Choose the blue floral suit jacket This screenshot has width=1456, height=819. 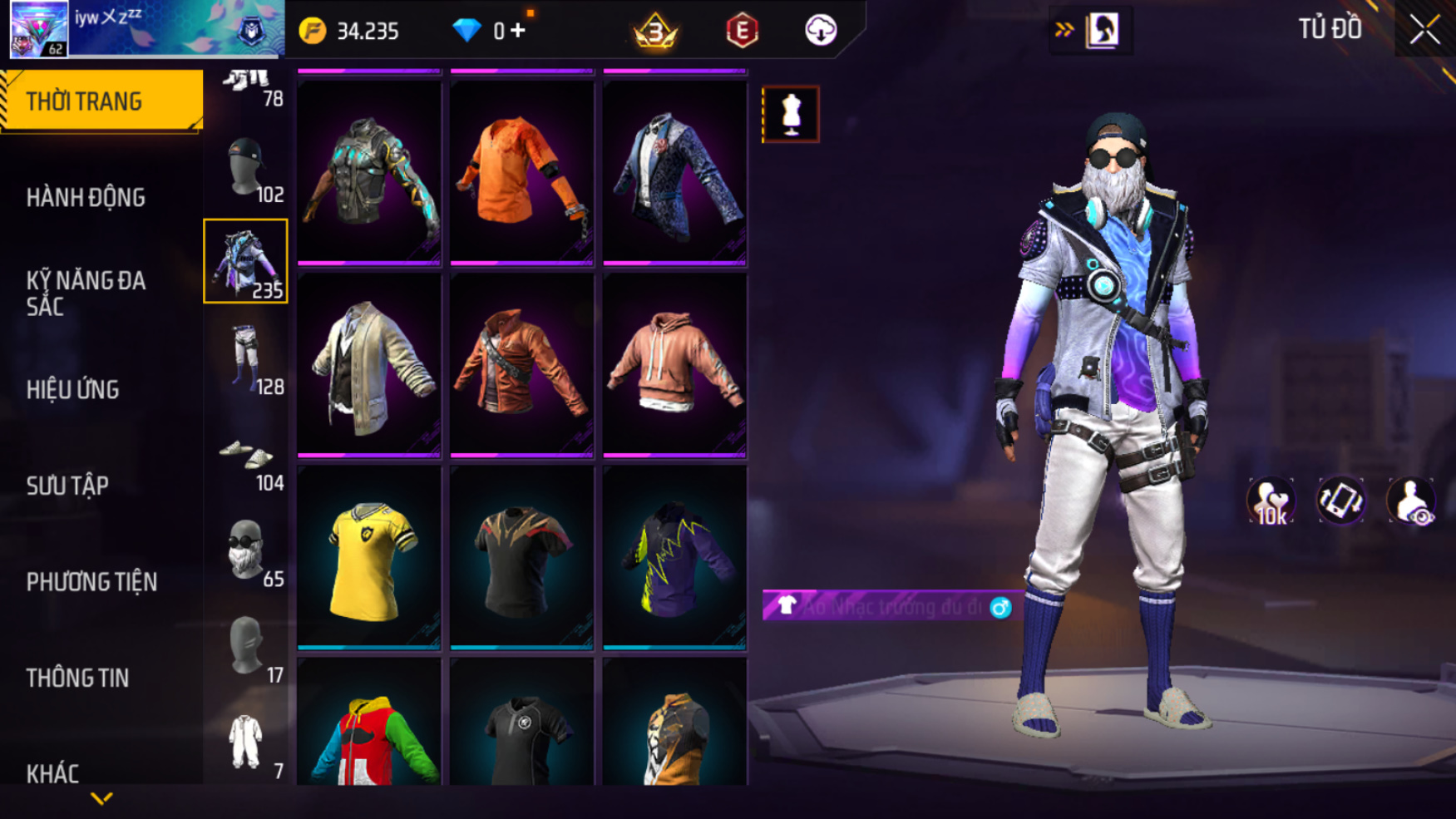pyautogui.click(x=674, y=172)
